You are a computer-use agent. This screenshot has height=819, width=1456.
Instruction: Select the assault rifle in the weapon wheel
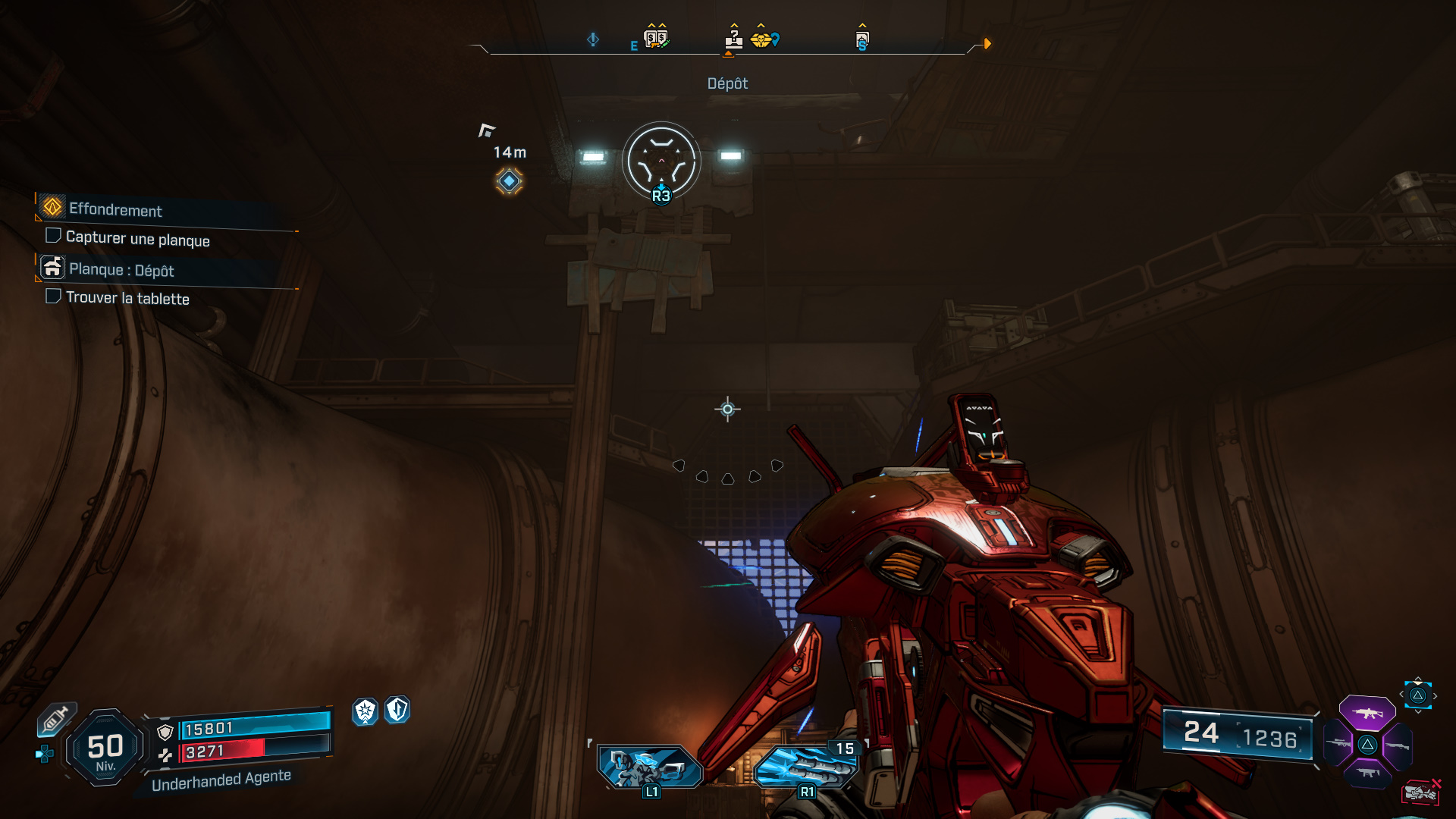coord(1367,714)
